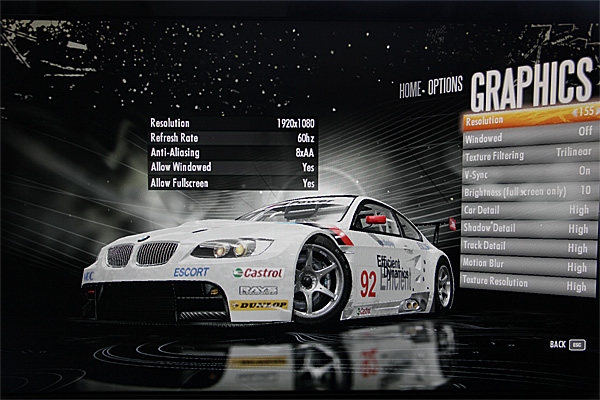
Task: Select the Resolution setting row
Action: tap(528, 120)
